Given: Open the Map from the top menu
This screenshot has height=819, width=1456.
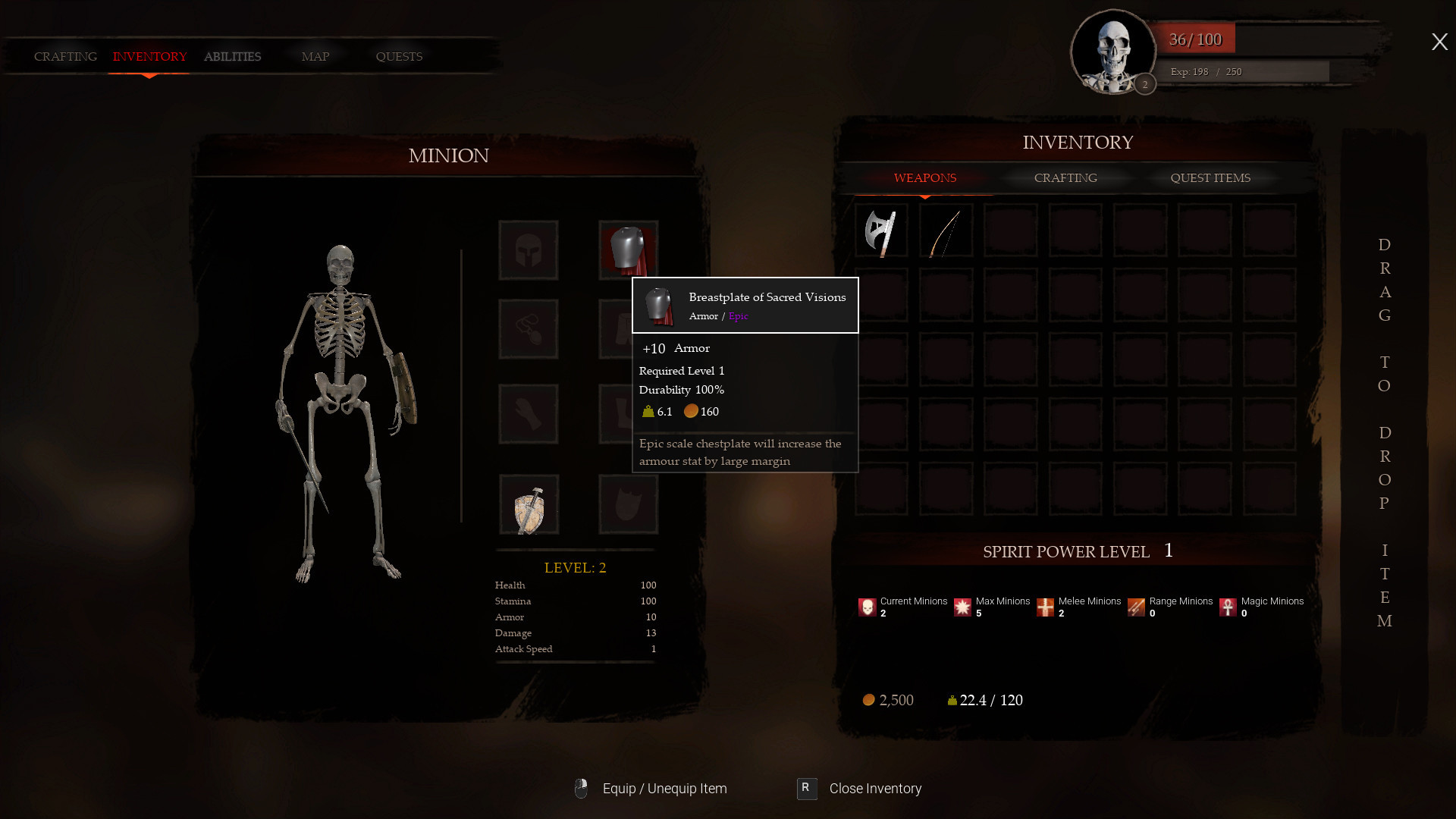Looking at the screenshot, I should tap(315, 56).
